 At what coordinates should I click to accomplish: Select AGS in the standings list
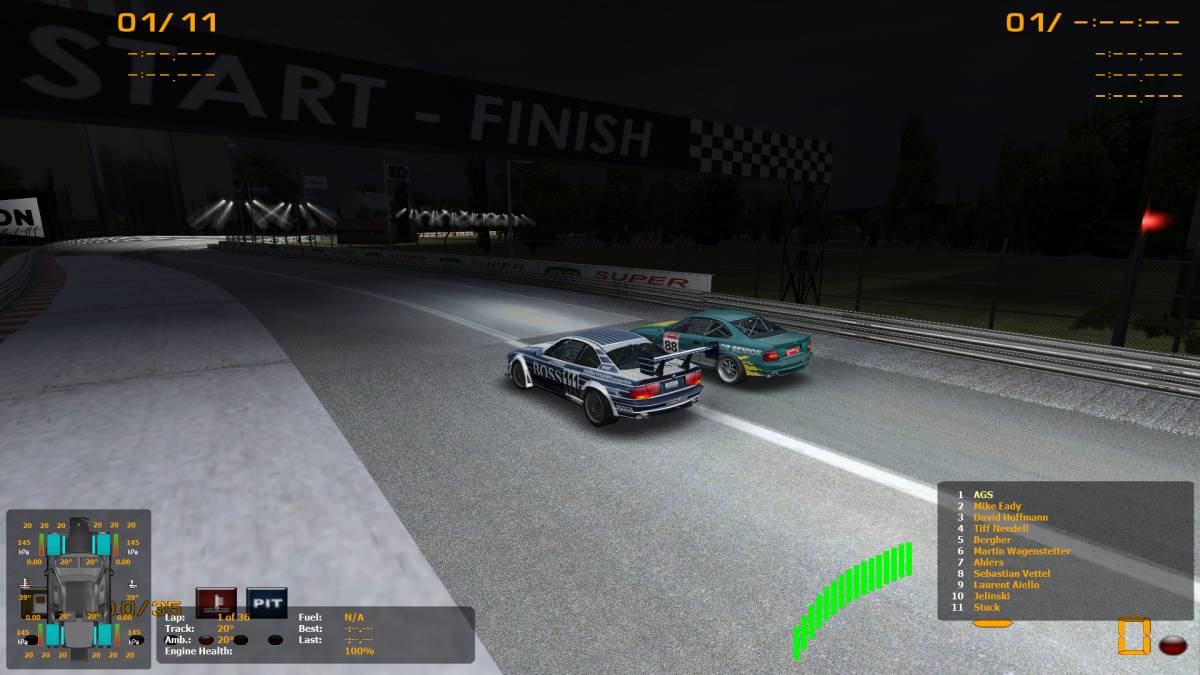[983, 495]
